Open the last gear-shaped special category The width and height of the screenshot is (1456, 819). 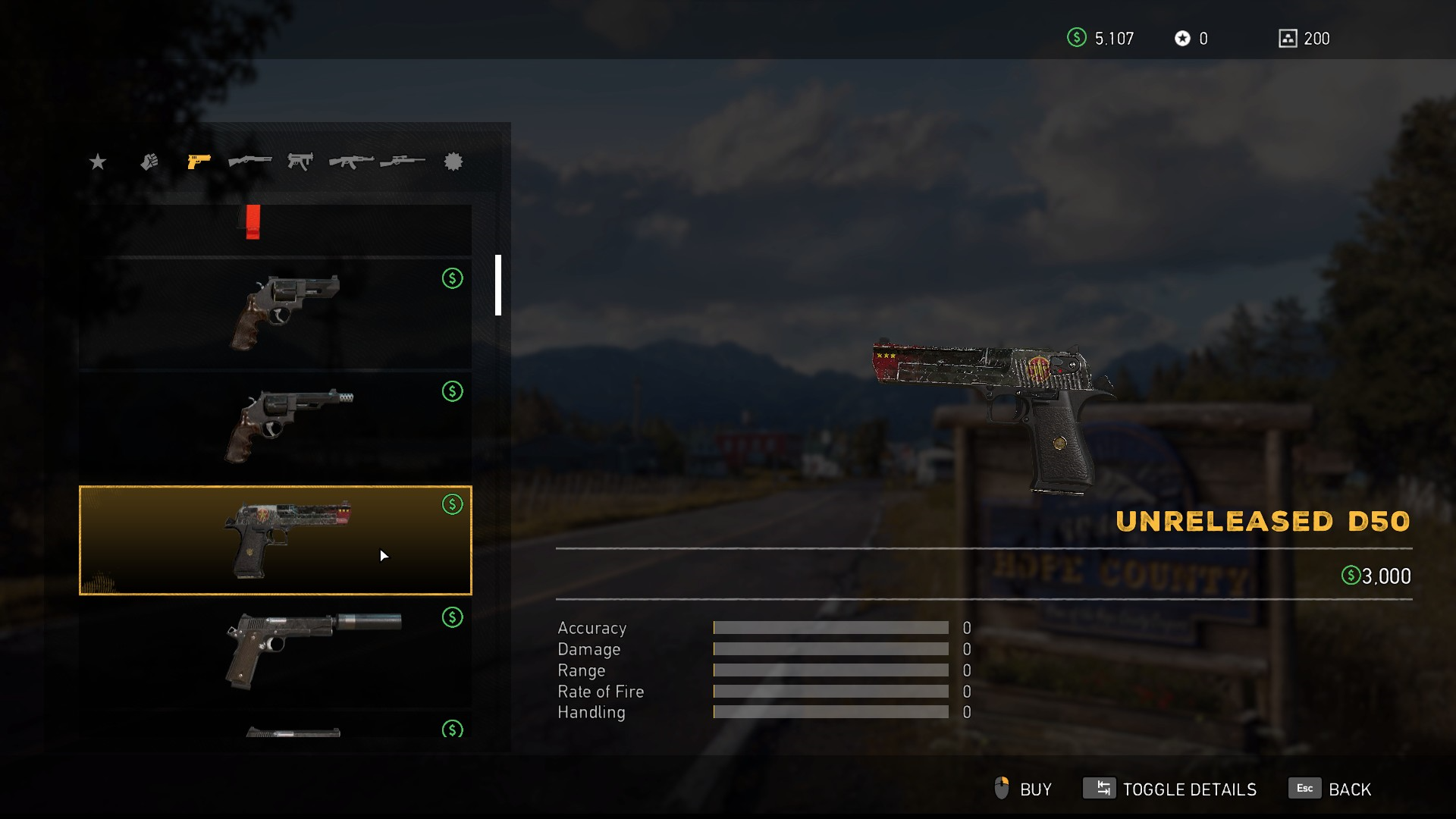click(x=453, y=162)
